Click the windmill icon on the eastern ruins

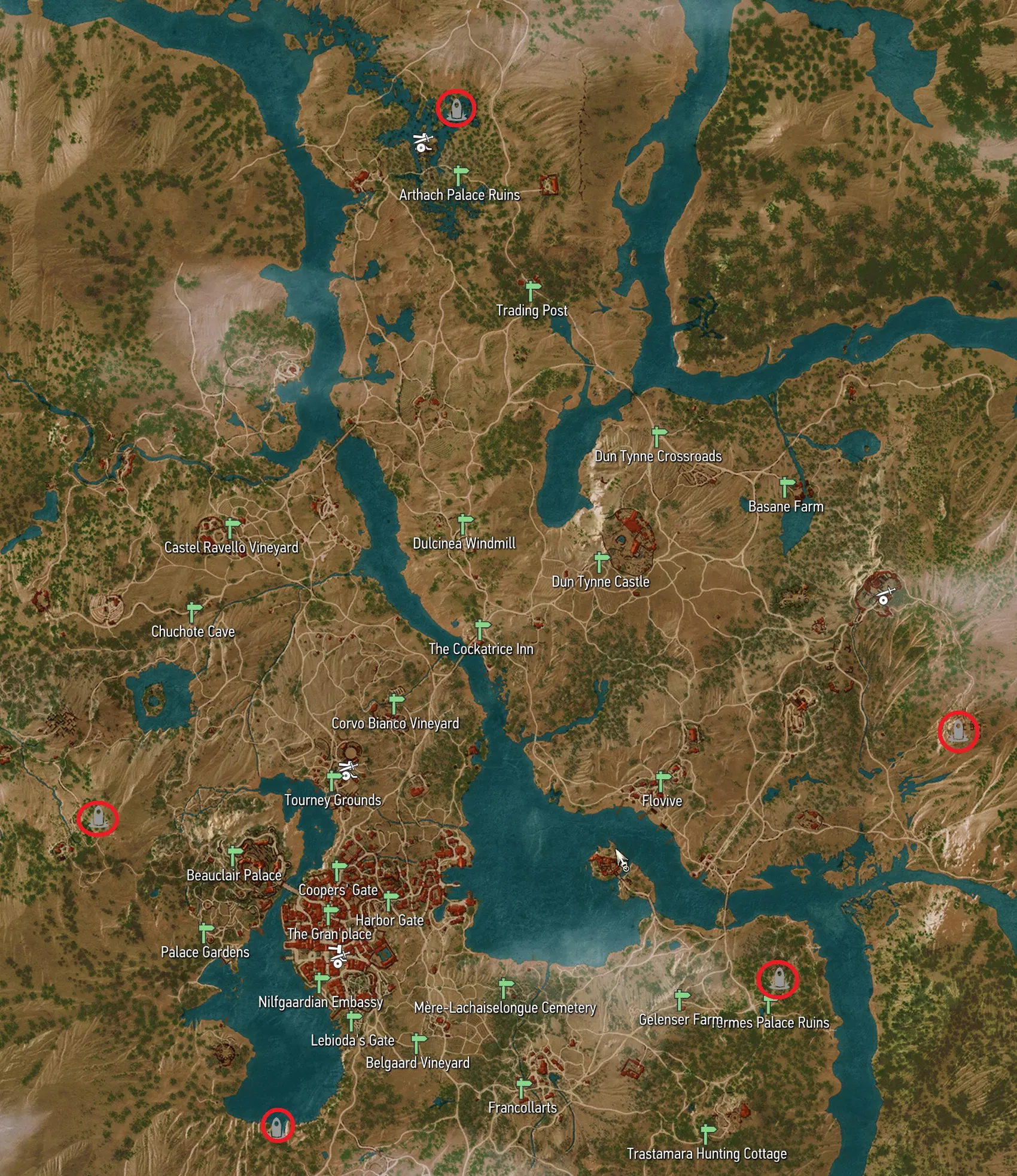(885, 595)
